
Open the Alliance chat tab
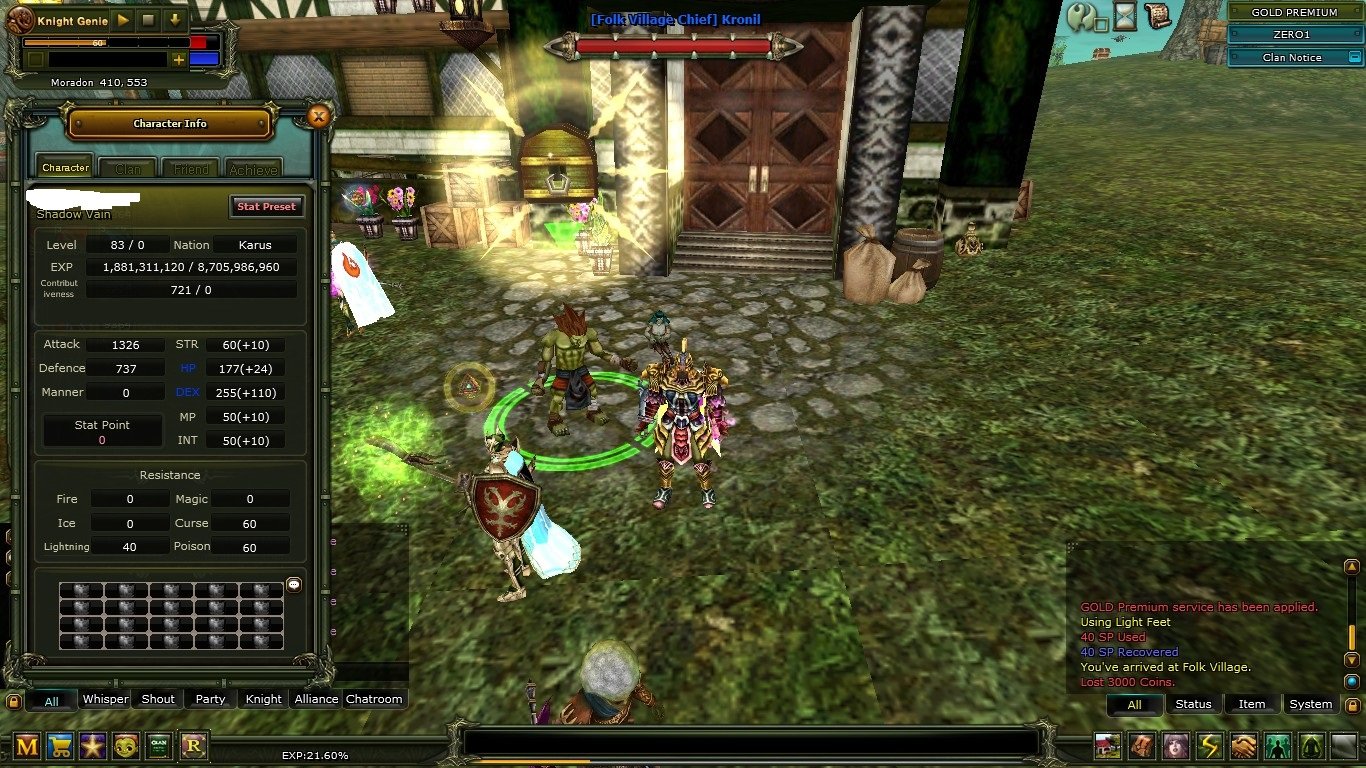tap(316, 699)
